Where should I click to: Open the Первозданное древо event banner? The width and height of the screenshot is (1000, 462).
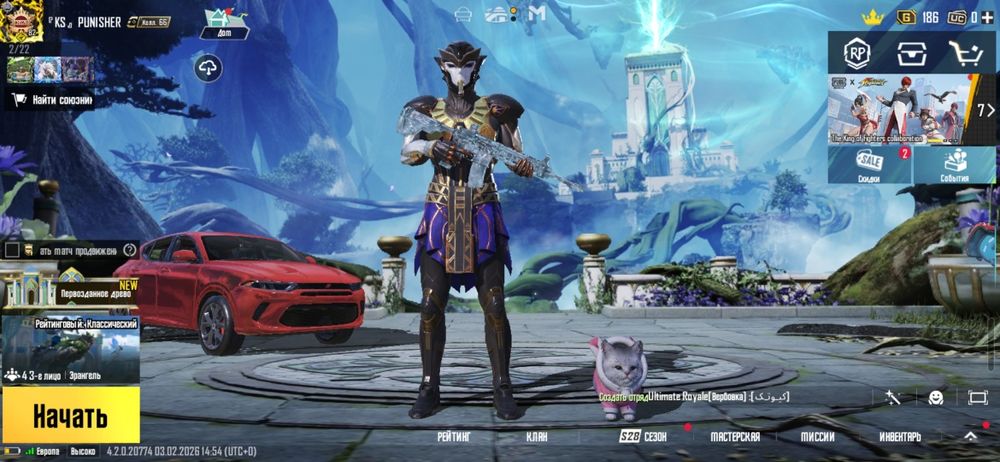pyautogui.click(x=70, y=287)
